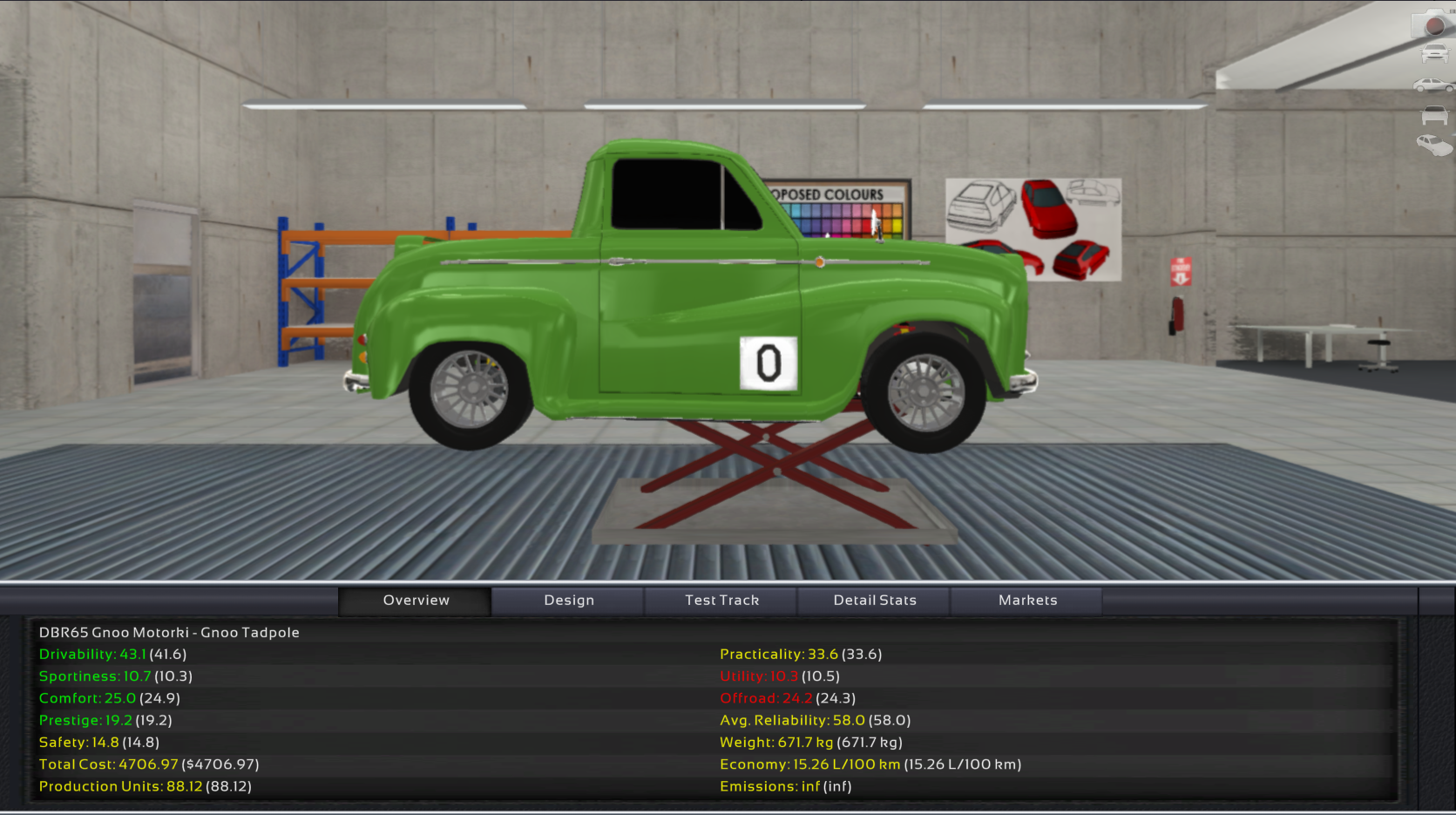Switch to the rear view car icon
The height and width of the screenshot is (815, 1456).
click(1434, 115)
